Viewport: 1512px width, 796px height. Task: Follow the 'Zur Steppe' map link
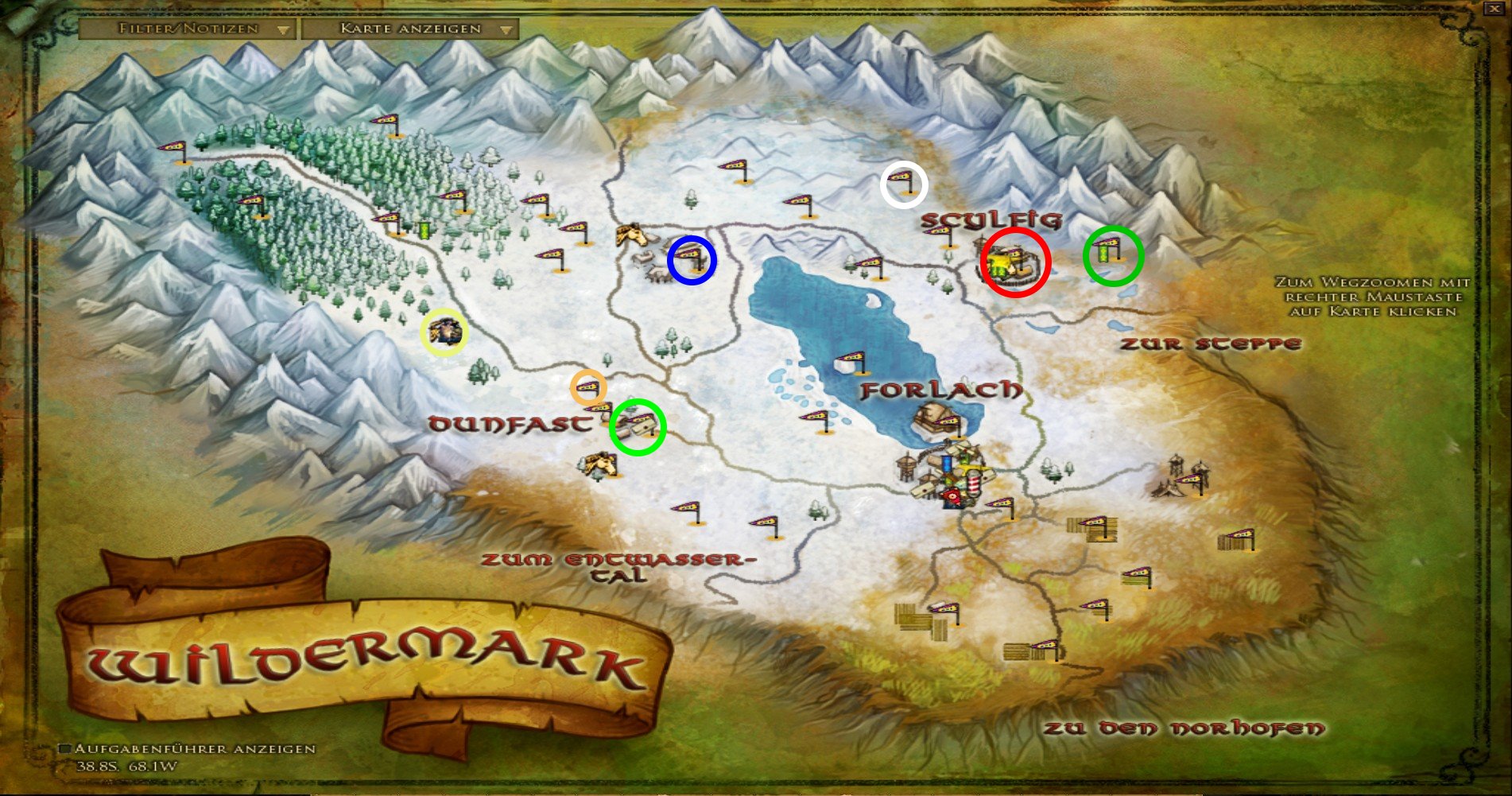[x=1210, y=344]
